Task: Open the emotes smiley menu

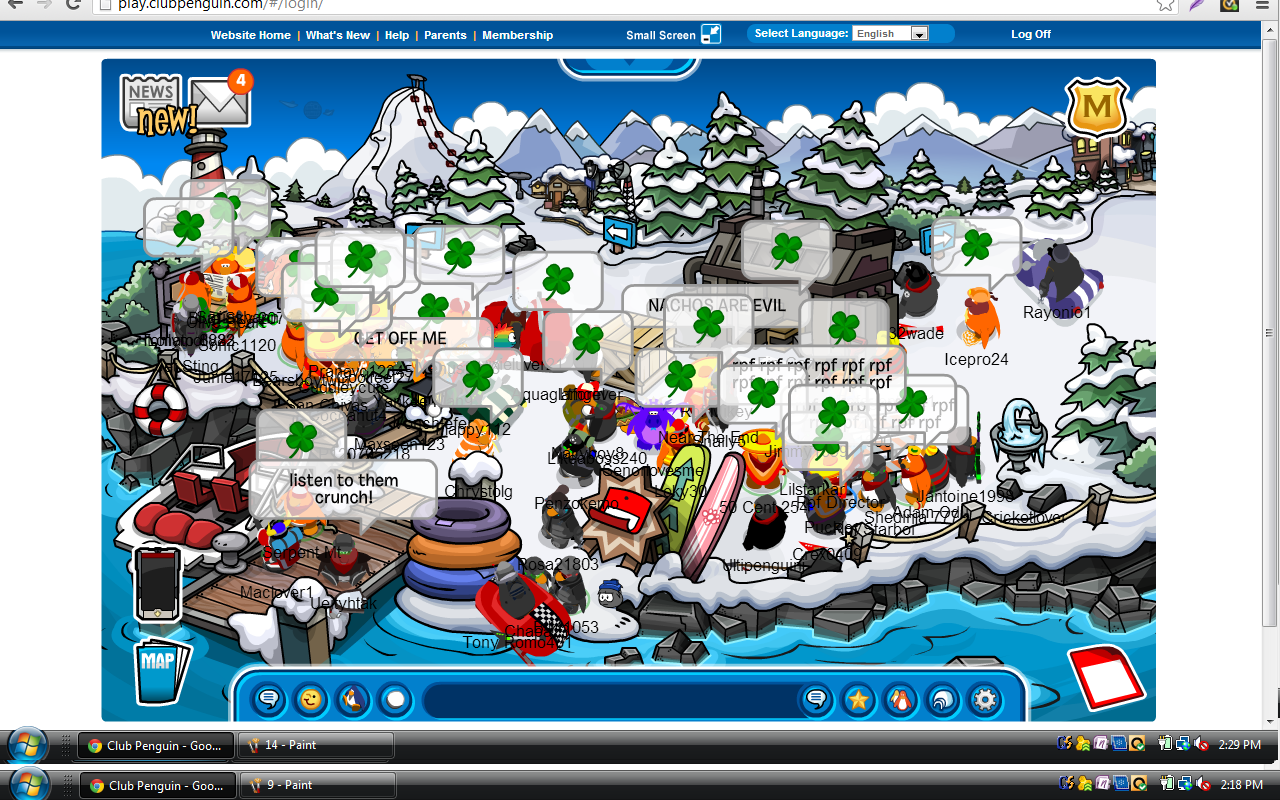Action: [312, 700]
